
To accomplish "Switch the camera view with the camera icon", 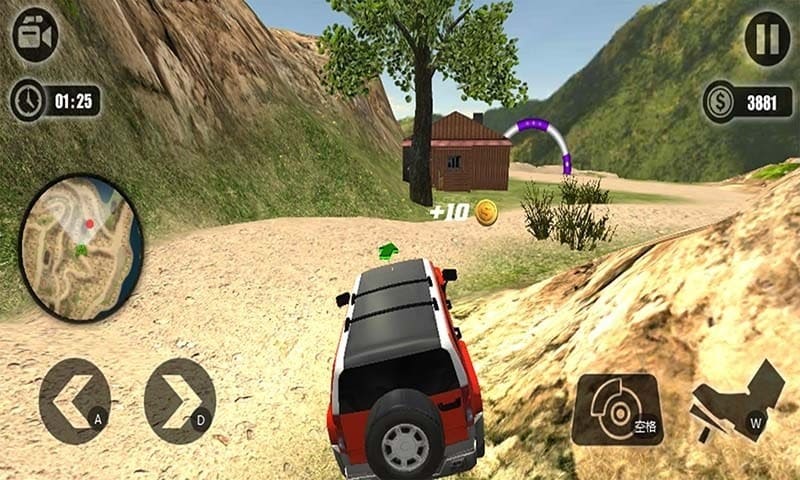I will [35, 35].
